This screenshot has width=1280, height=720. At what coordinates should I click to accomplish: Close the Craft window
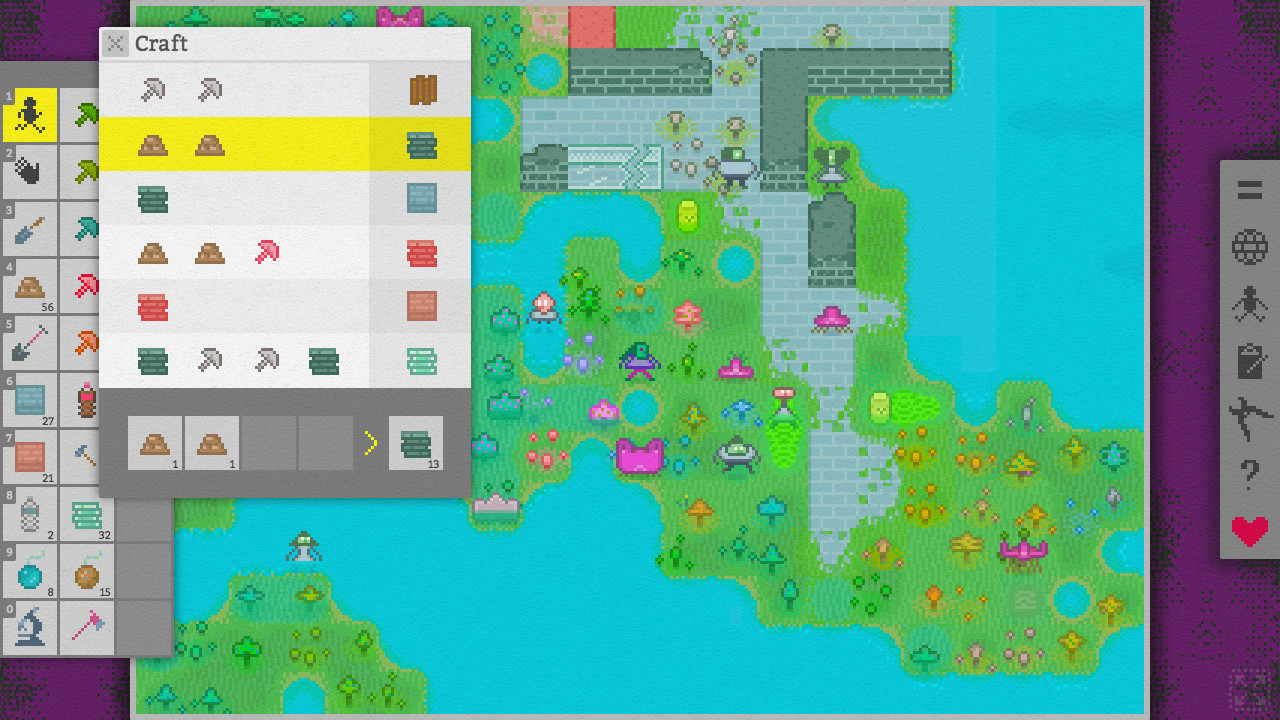[x=115, y=43]
